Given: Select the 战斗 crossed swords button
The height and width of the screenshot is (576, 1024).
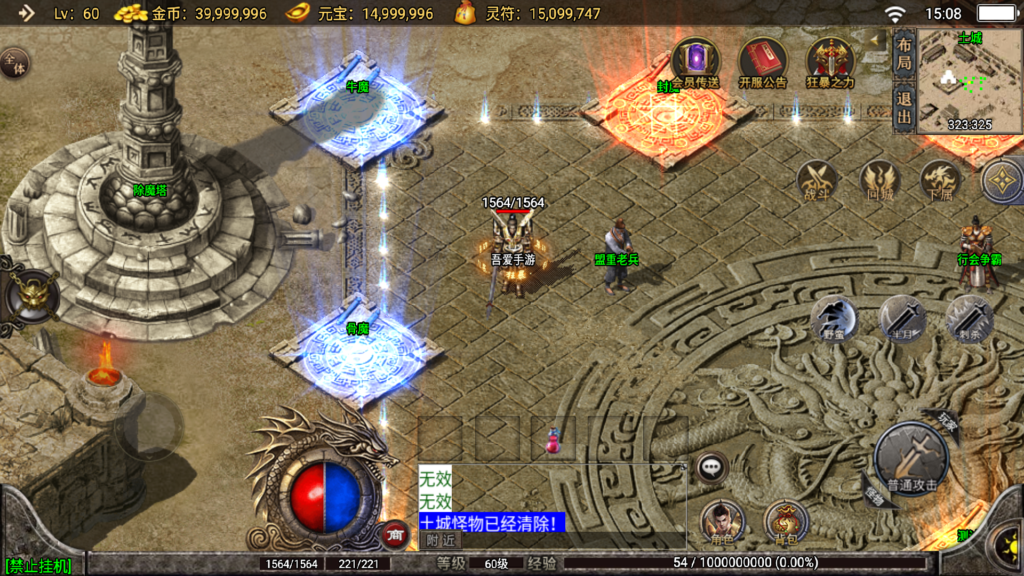Looking at the screenshot, I should [818, 181].
